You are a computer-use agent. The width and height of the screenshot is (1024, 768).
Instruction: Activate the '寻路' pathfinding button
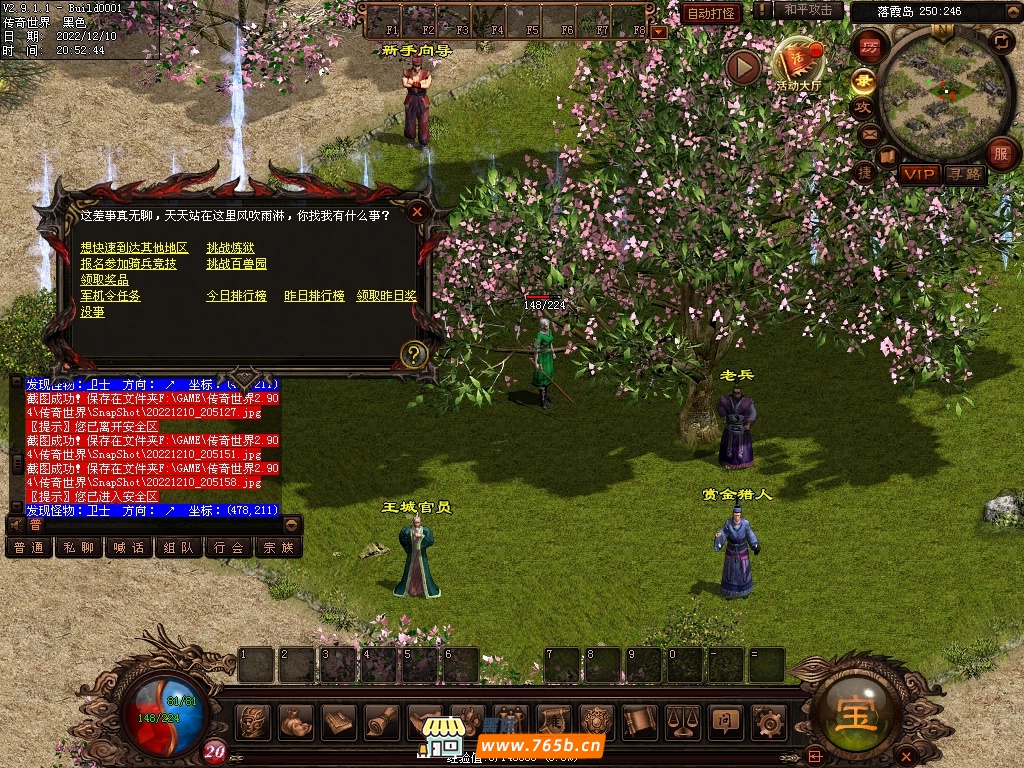(965, 174)
